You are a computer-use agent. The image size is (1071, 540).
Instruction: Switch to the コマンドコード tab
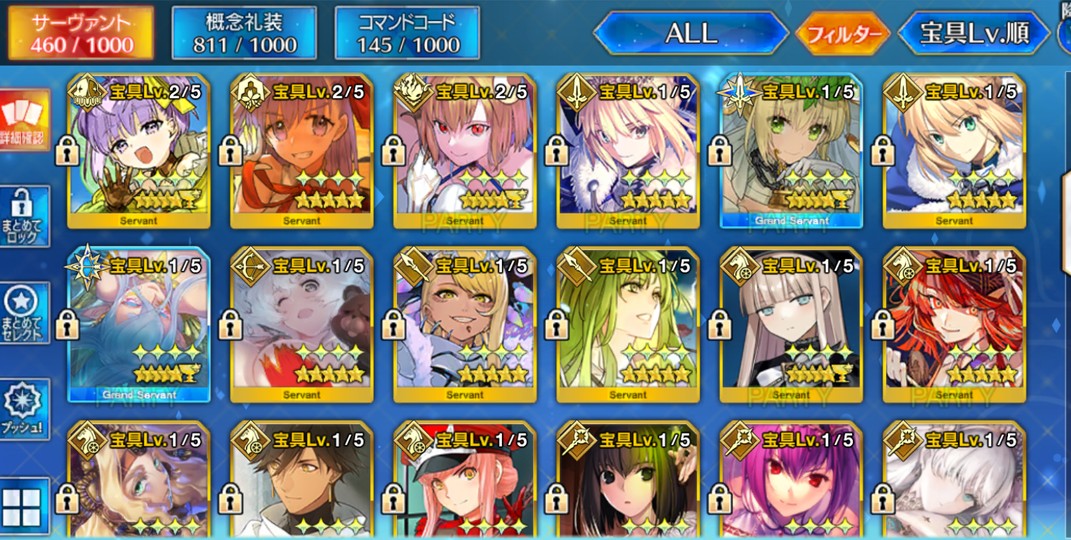coord(406,33)
